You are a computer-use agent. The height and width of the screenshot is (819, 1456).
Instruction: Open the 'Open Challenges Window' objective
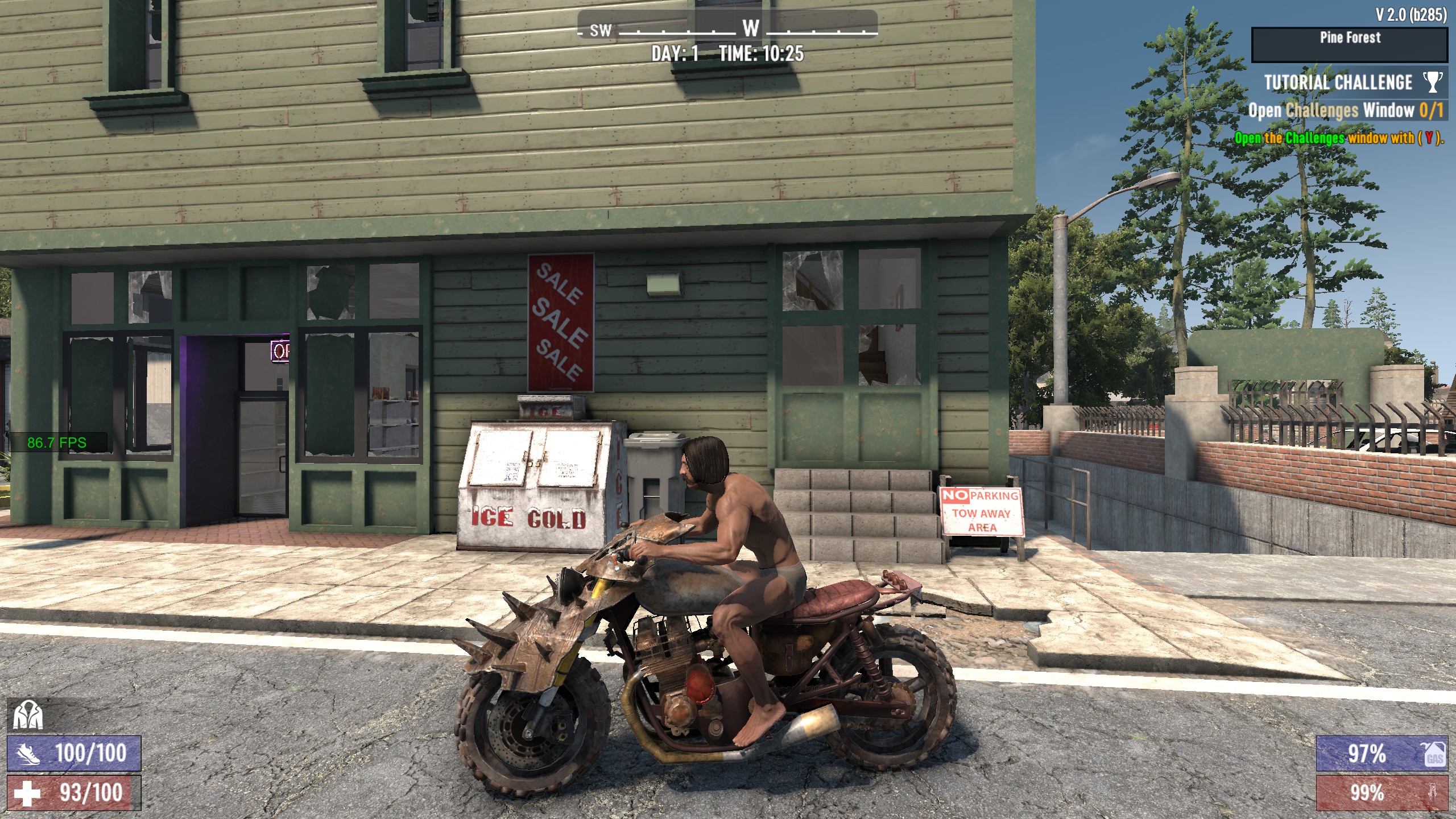[x=1345, y=110]
